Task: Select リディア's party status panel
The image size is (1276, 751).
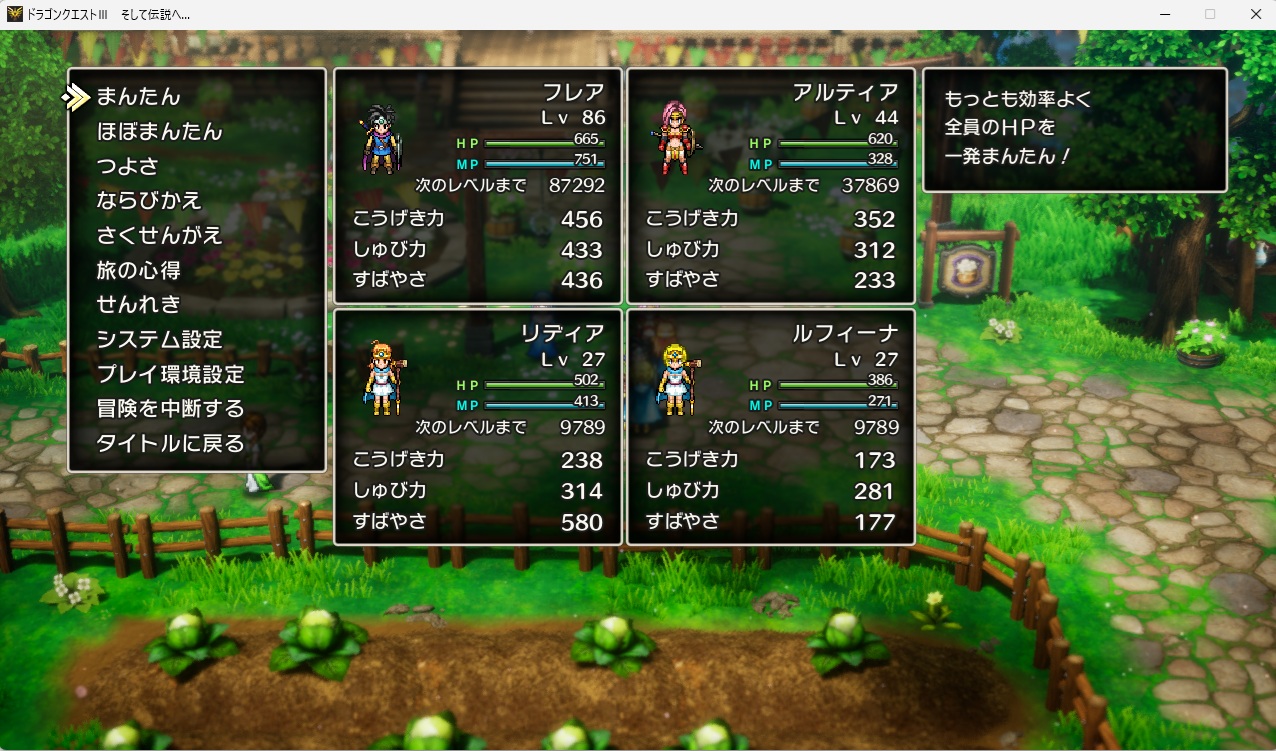Action: pyautogui.click(x=478, y=427)
